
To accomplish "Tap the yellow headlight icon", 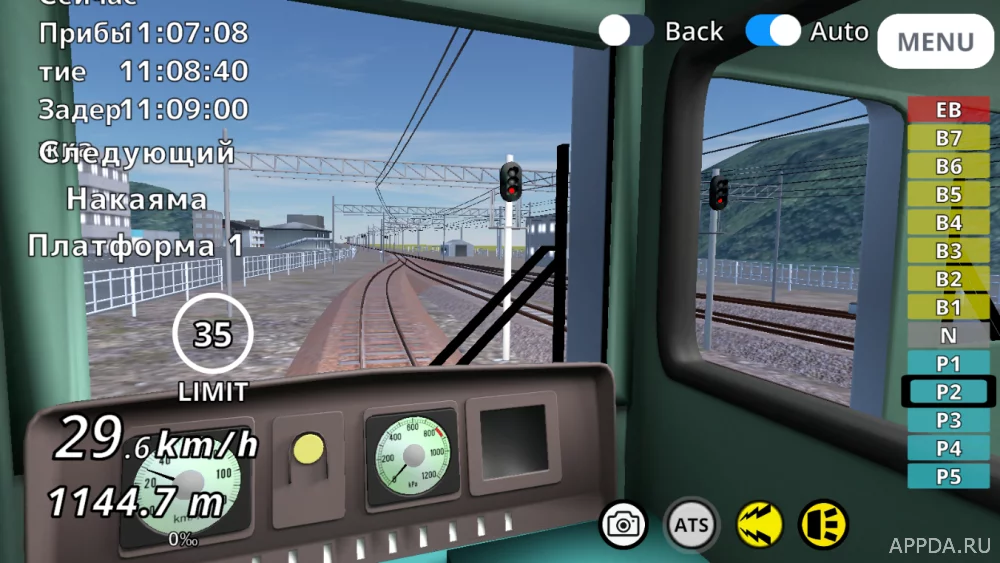I will [823, 524].
